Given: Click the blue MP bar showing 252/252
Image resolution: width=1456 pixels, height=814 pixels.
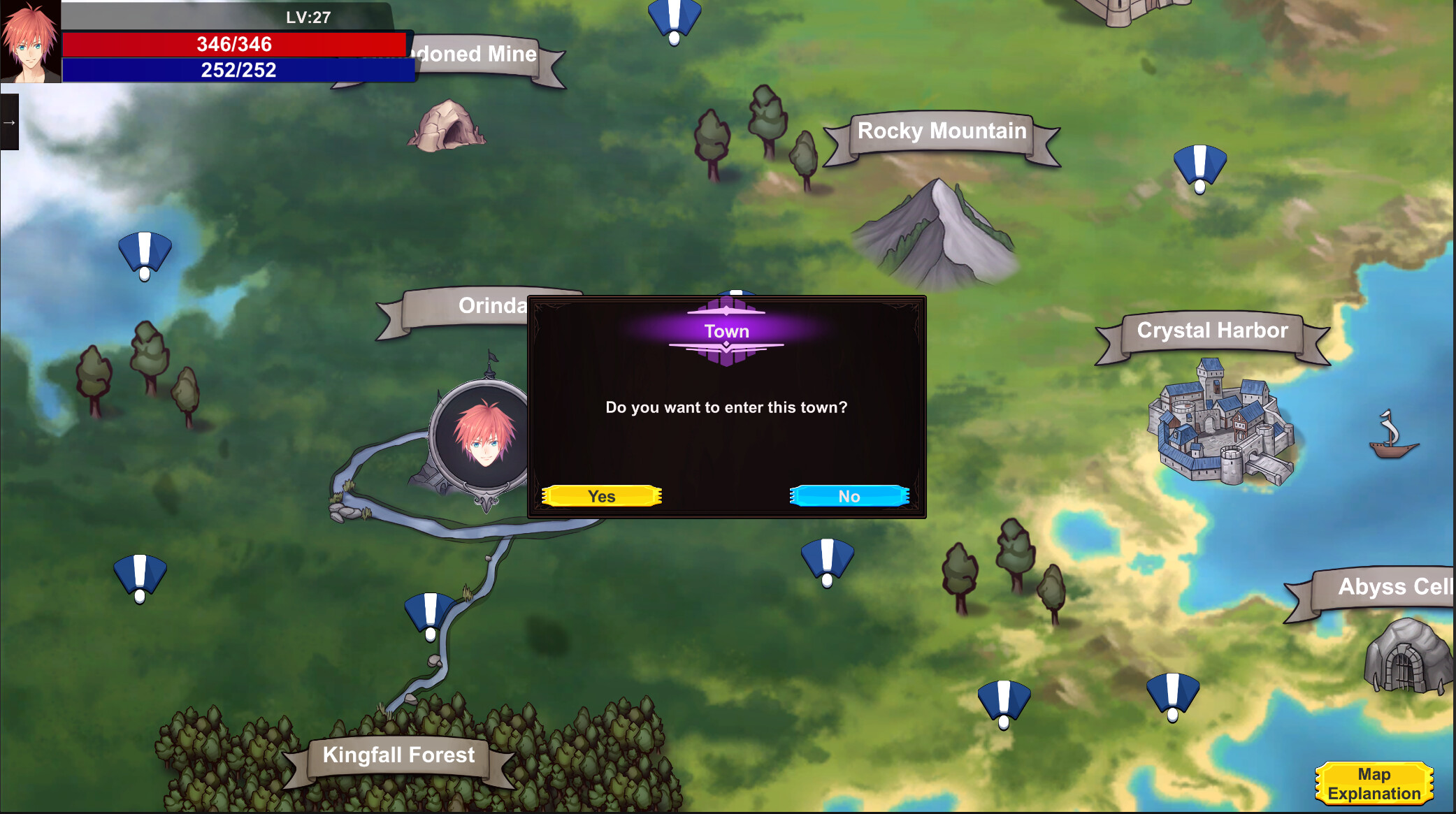Looking at the screenshot, I should (x=234, y=69).
